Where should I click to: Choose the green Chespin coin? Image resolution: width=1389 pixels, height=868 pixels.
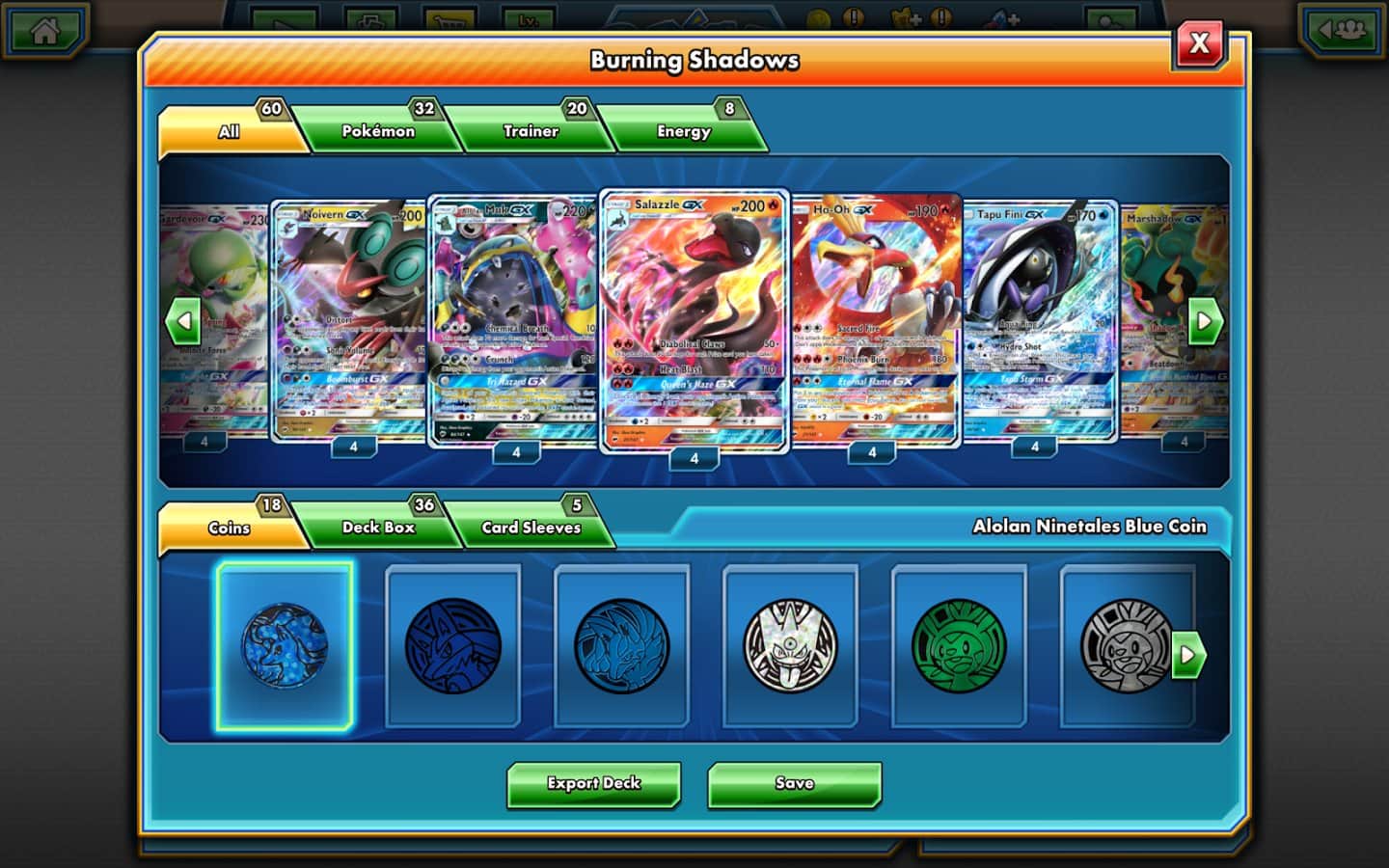click(959, 646)
